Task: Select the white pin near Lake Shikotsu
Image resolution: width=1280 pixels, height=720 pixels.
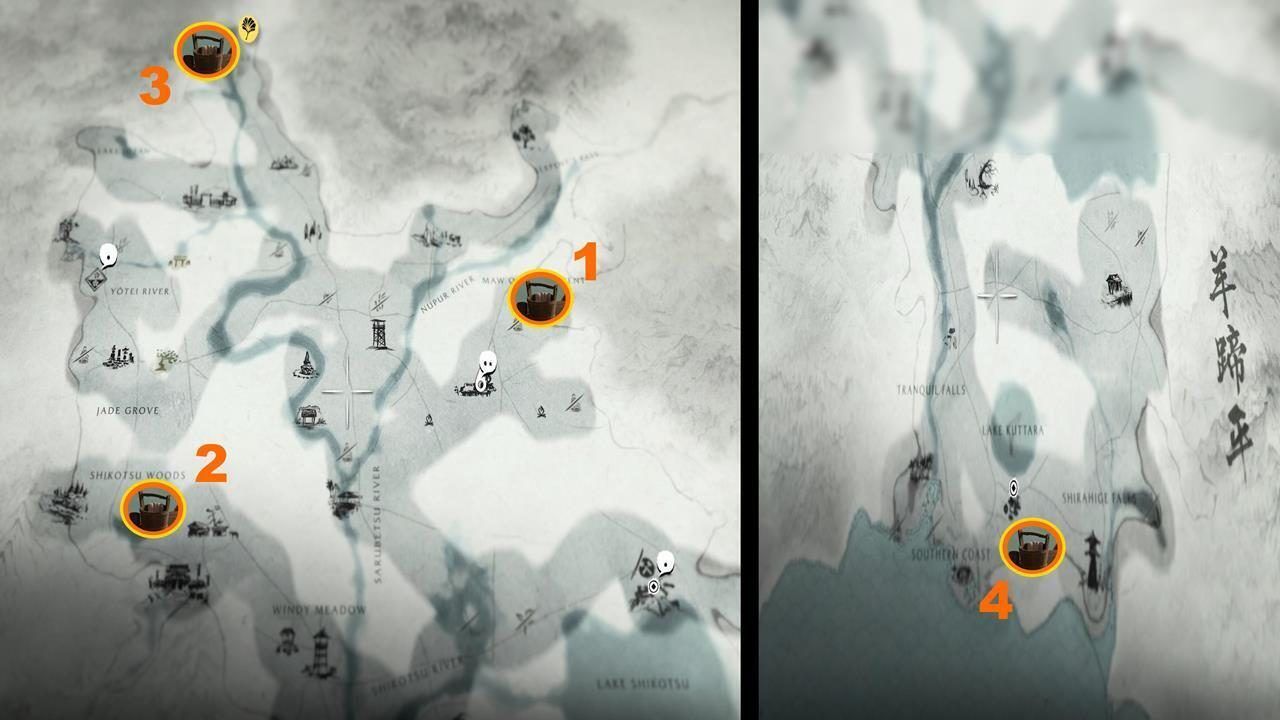Action: click(x=664, y=564)
